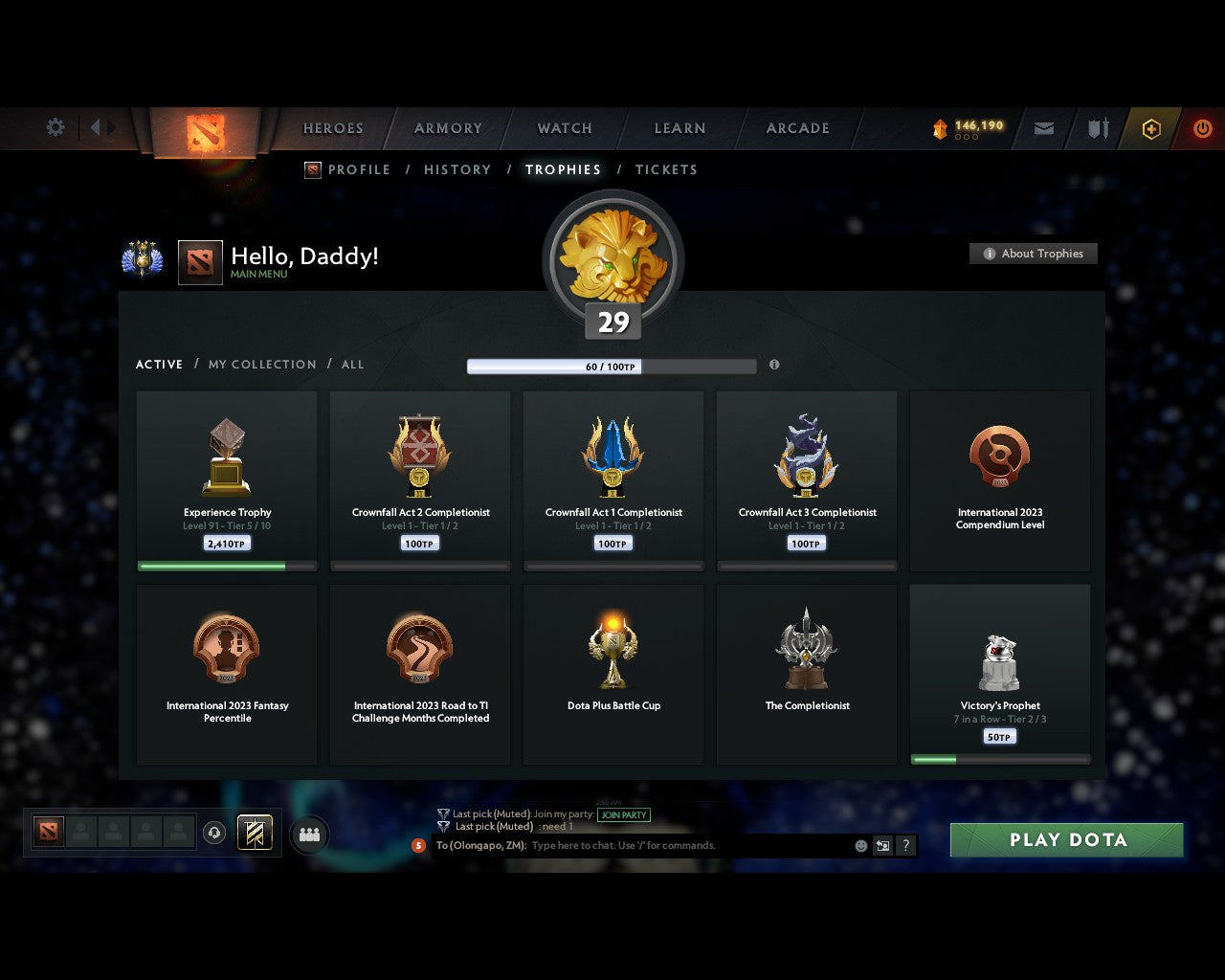Click the Experience Trophy card
Image resolution: width=1225 pixels, height=980 pixels.
click(x=227, y=479)
